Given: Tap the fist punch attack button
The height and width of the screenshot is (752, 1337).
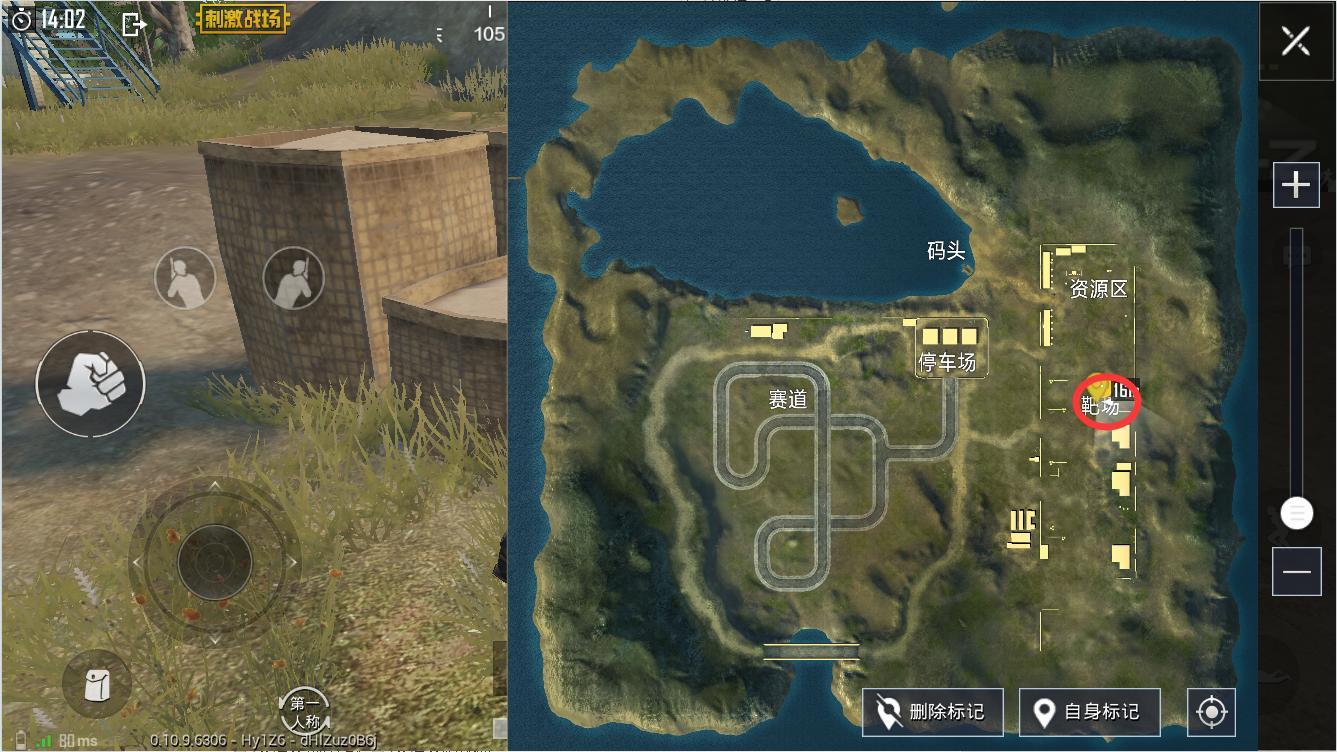Looking at the screenshot, I should pos(90,383).
